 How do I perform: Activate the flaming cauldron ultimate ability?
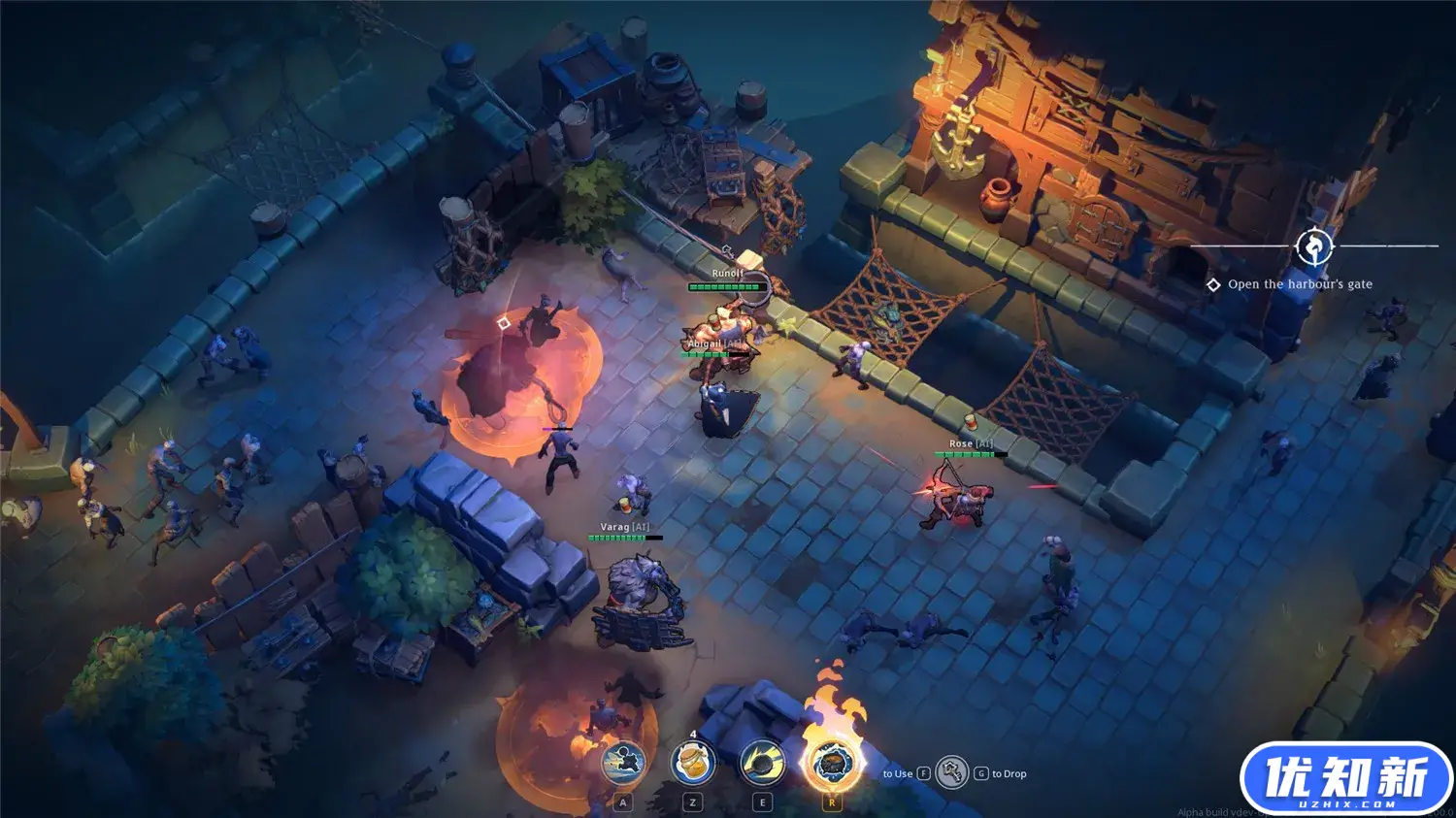pyautogui.click(x=832, y=764)
